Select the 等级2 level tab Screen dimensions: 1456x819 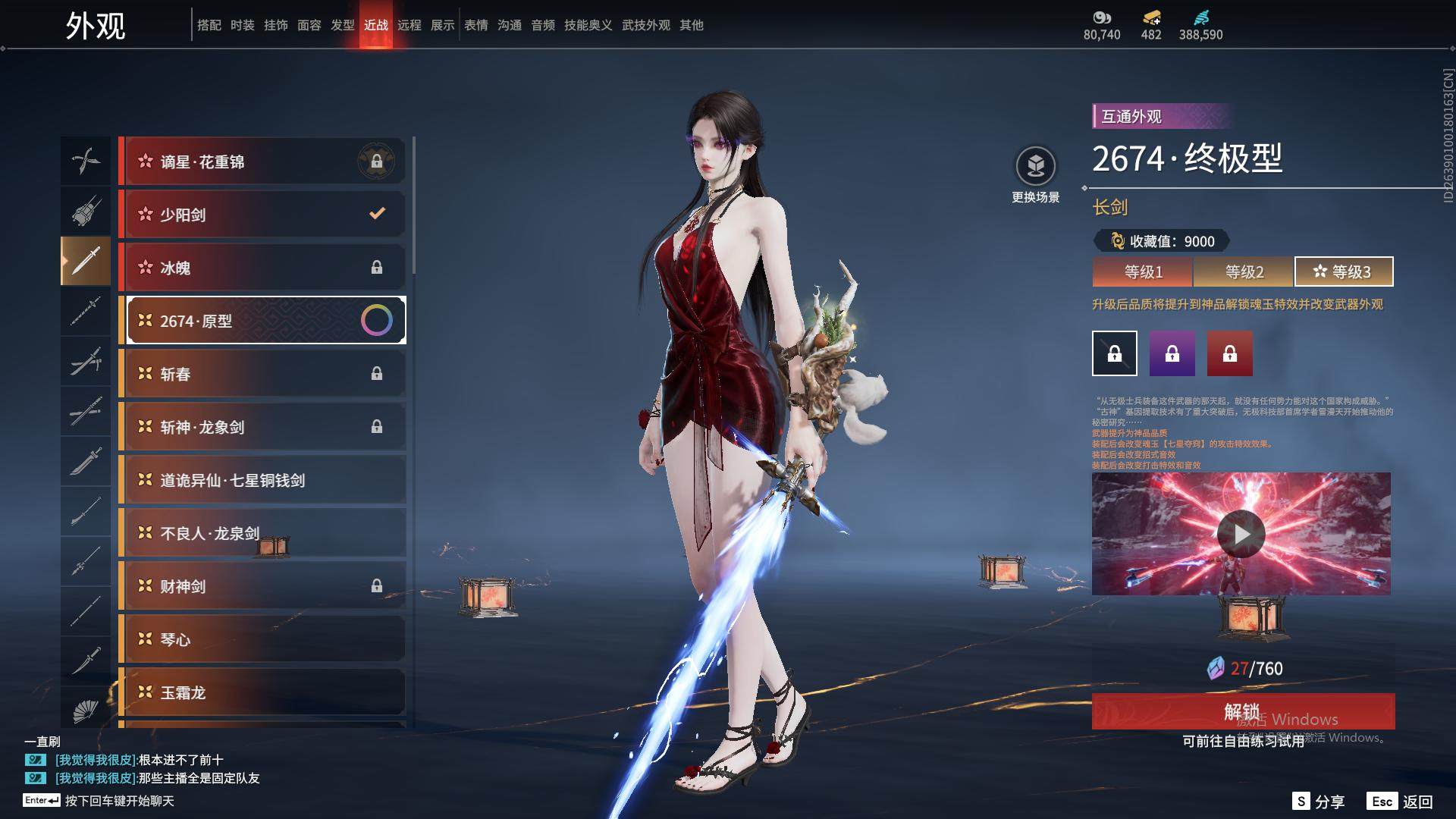[1244, 271]
